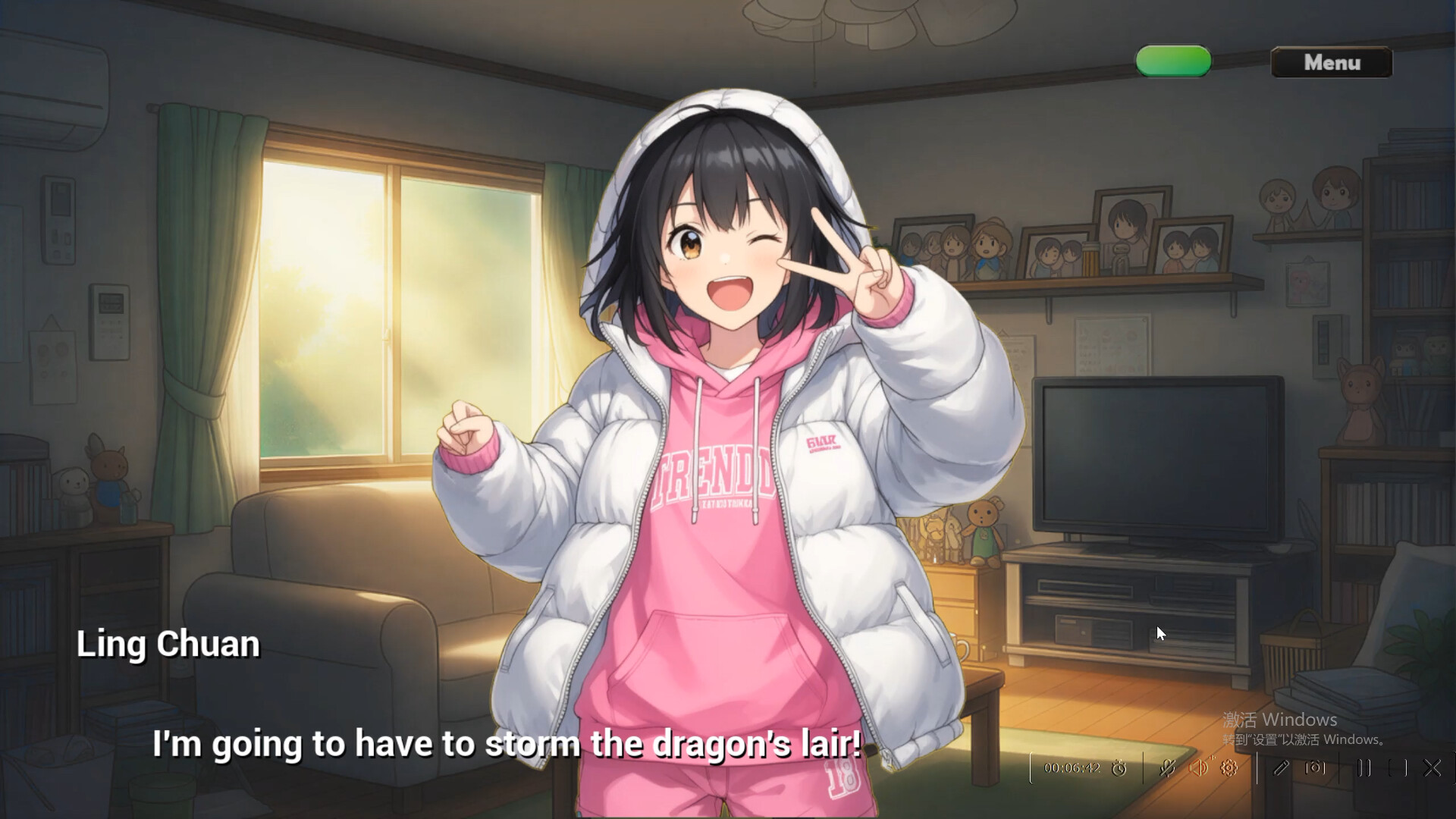This screenshot has width=1456, height=819.
Task: Open recorder settings with the gear icon
Action: [x=1227, y=768]
